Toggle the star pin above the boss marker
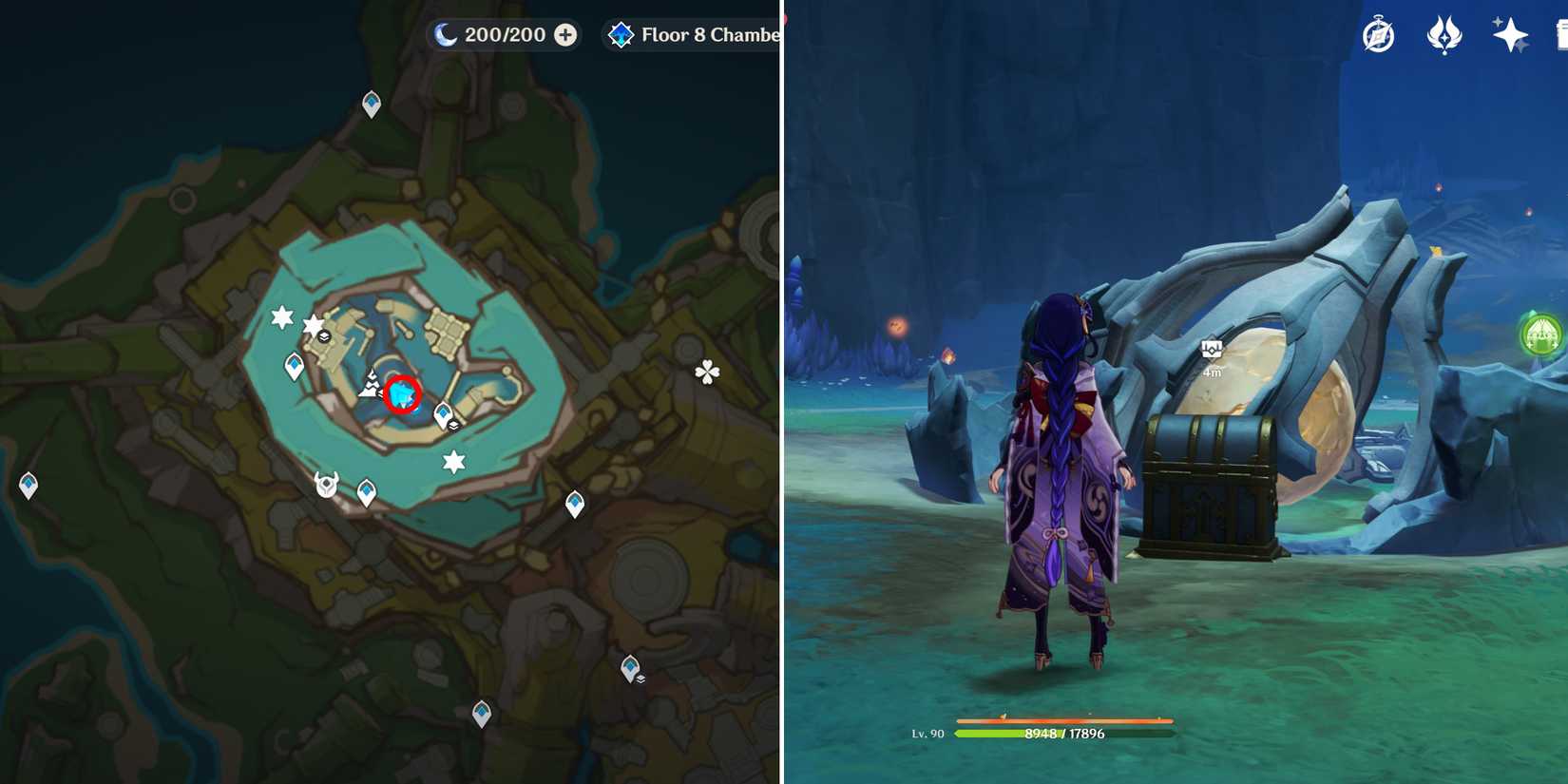The height and width of the screenshot is (784, 1568). click(x=454, y=461)
